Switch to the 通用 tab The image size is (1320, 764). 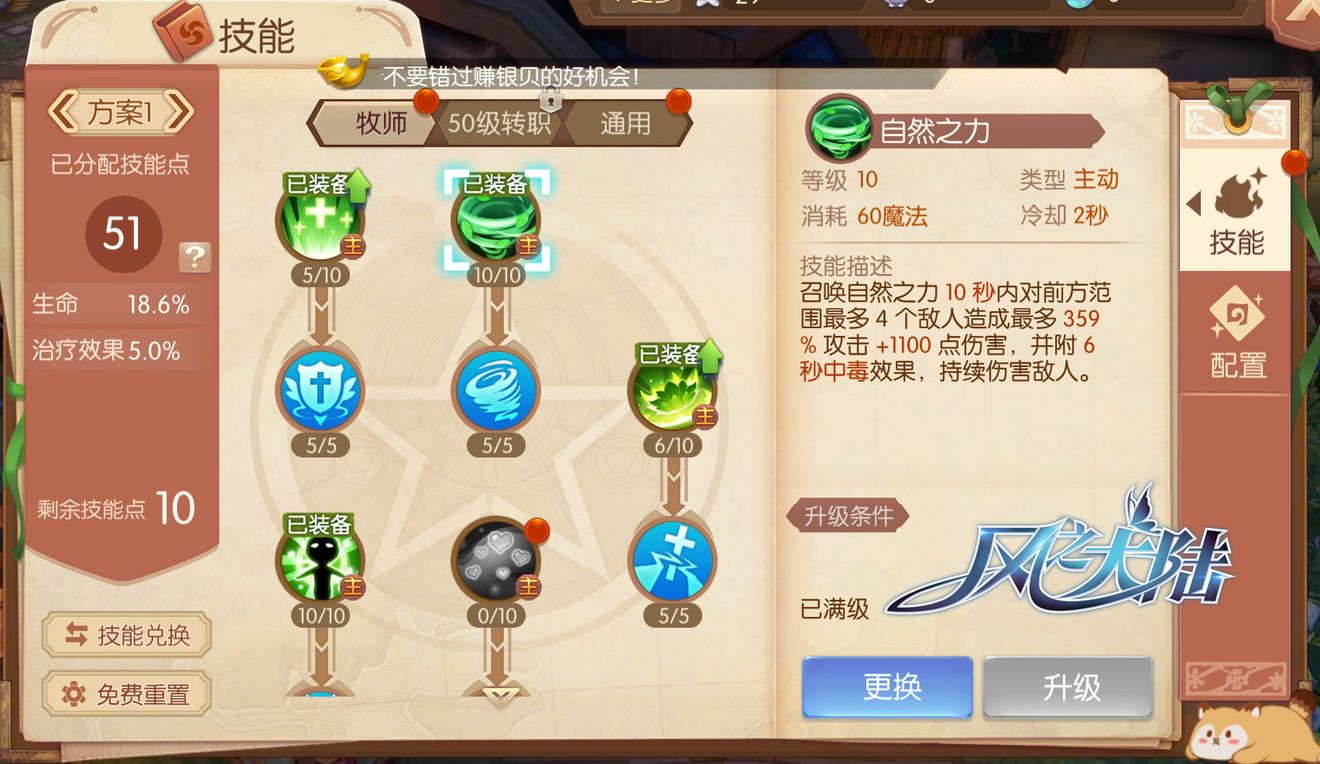click(x=627, y=123)
